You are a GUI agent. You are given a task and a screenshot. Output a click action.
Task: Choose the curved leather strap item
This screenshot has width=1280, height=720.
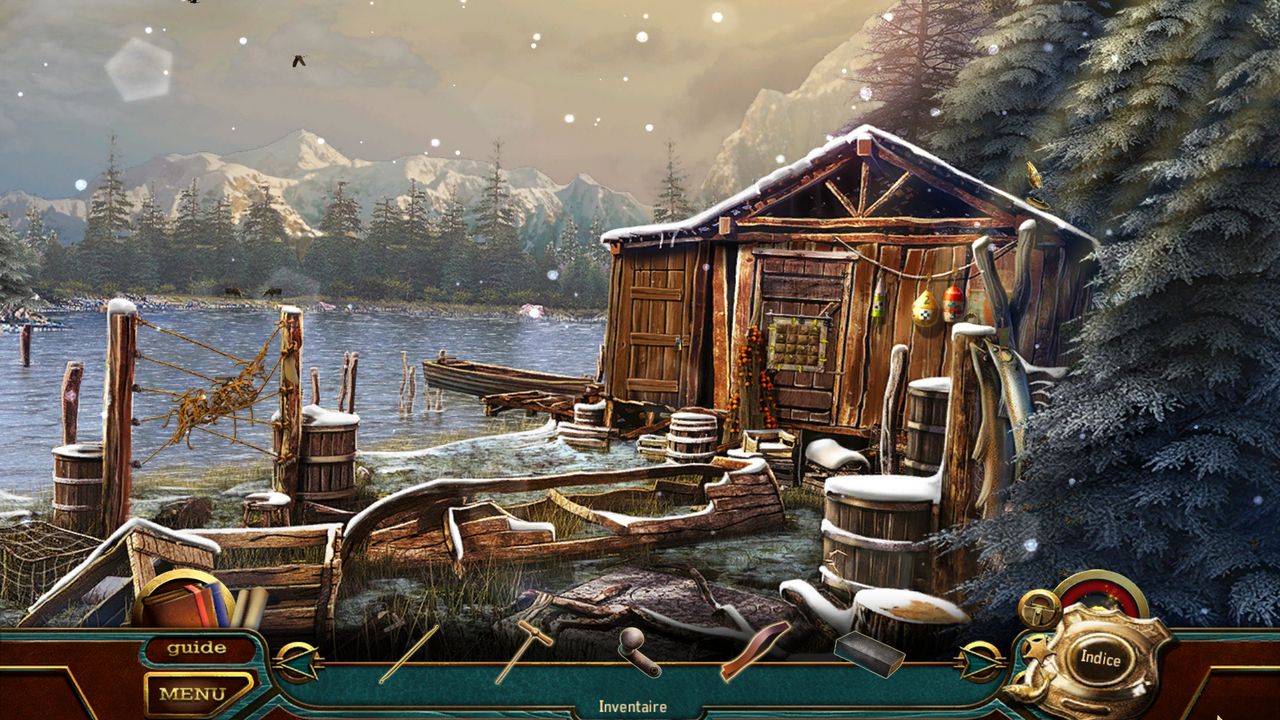[755, 650]
